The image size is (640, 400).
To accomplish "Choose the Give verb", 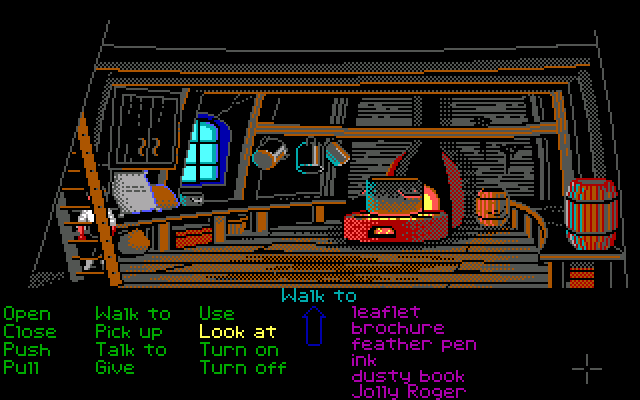I will click(114, 367).
